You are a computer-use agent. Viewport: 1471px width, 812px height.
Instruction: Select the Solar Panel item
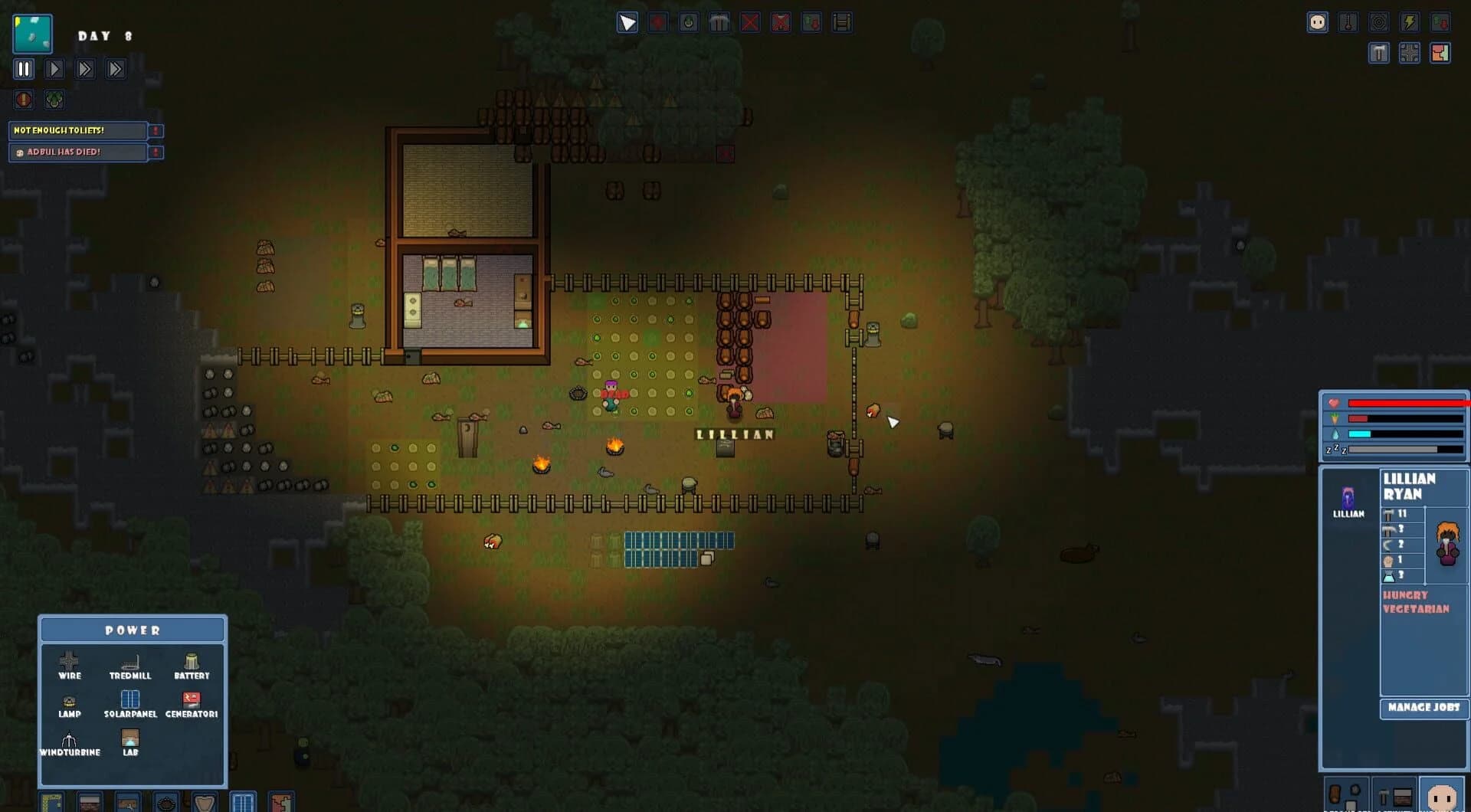[130, 702]
